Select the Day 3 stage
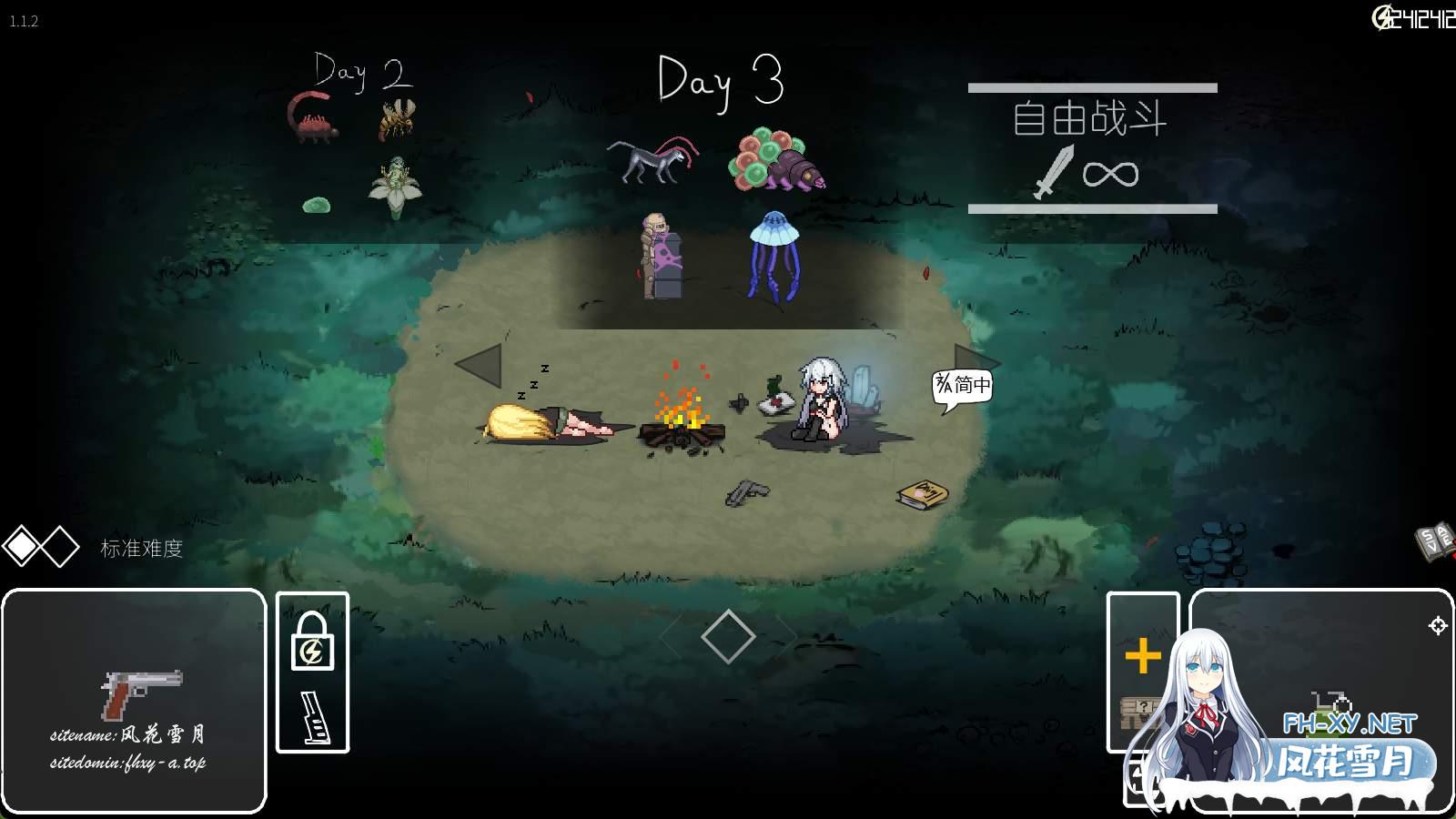This screenshot has height=819, width=1456. (720, 82)
